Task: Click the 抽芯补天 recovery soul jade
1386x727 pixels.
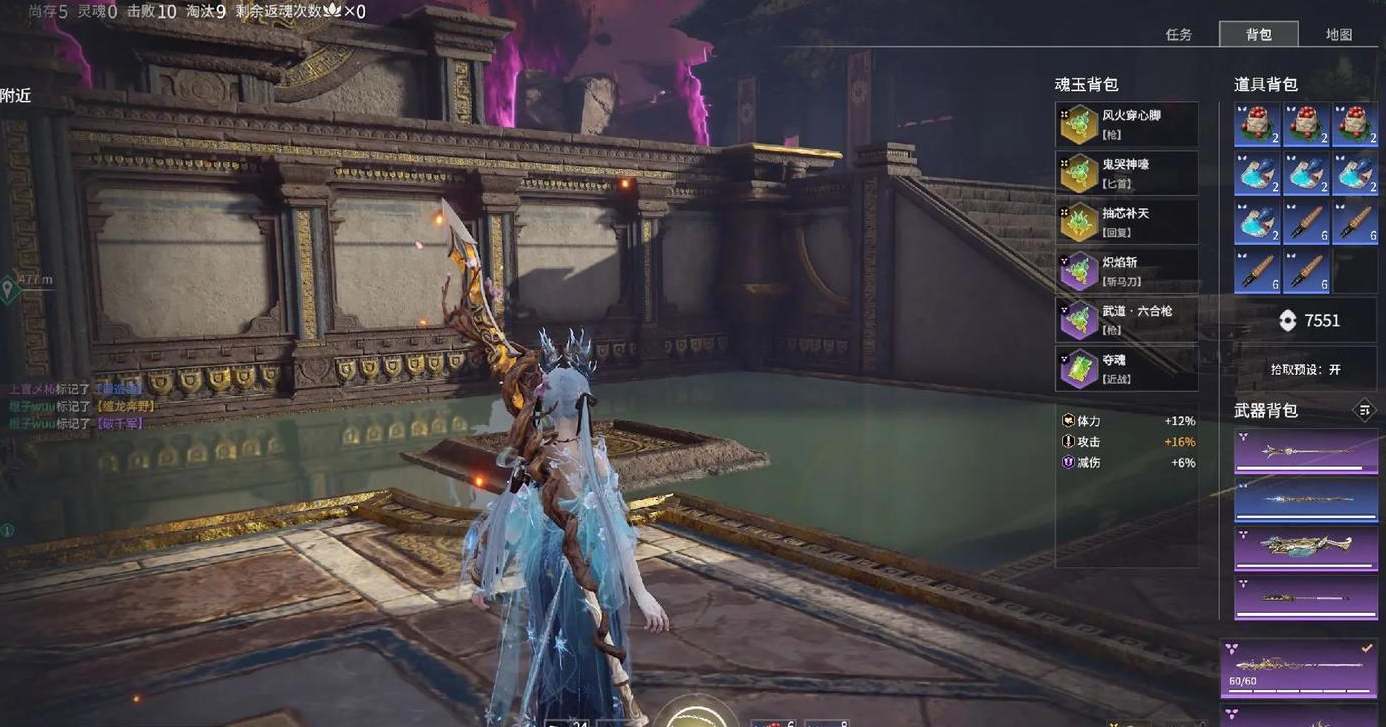Action: pos(1127,222)
